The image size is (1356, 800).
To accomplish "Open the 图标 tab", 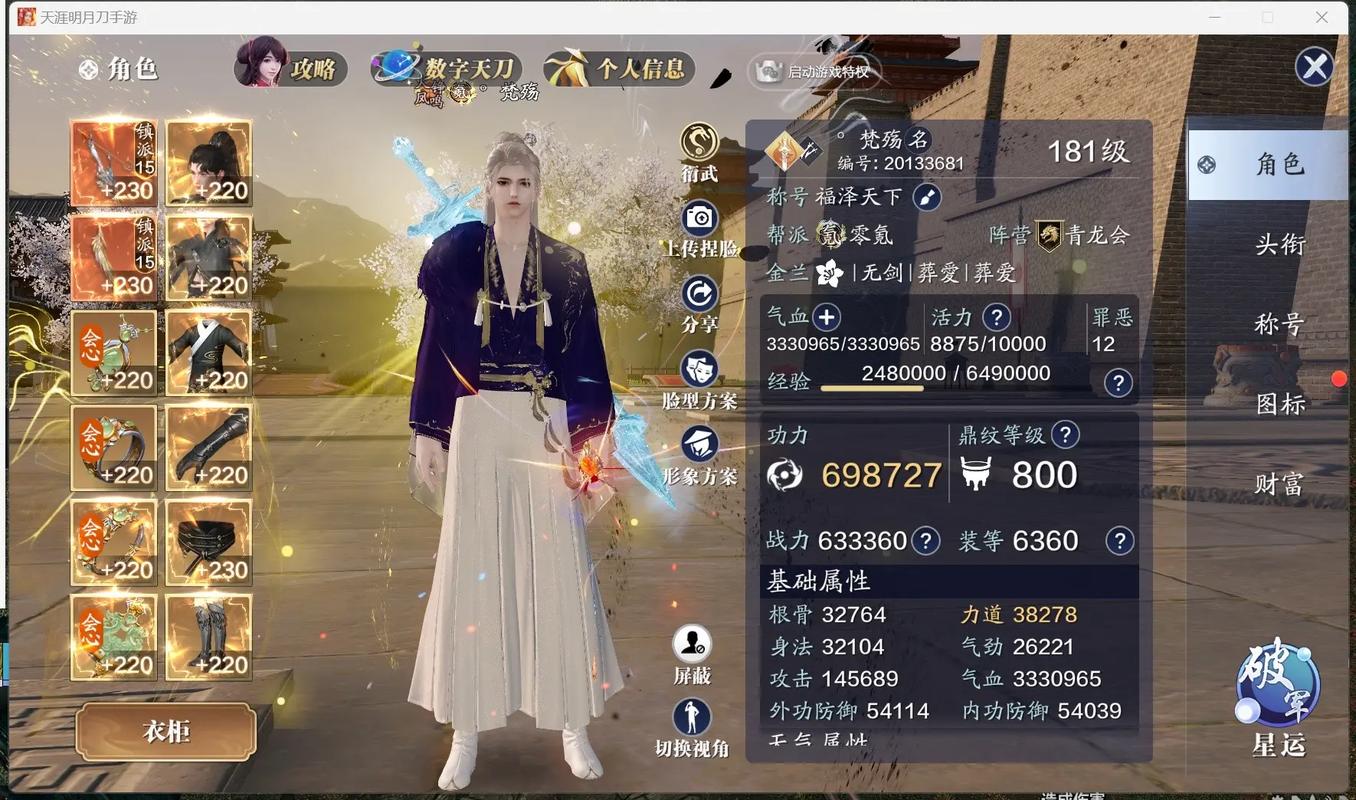I will pos(1280,404).
